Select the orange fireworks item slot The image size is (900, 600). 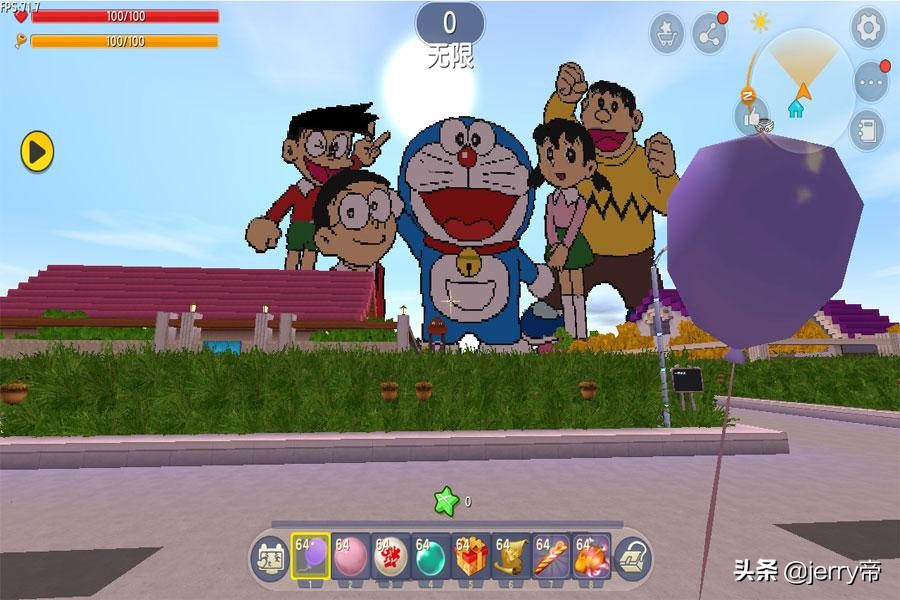(591, 556)
